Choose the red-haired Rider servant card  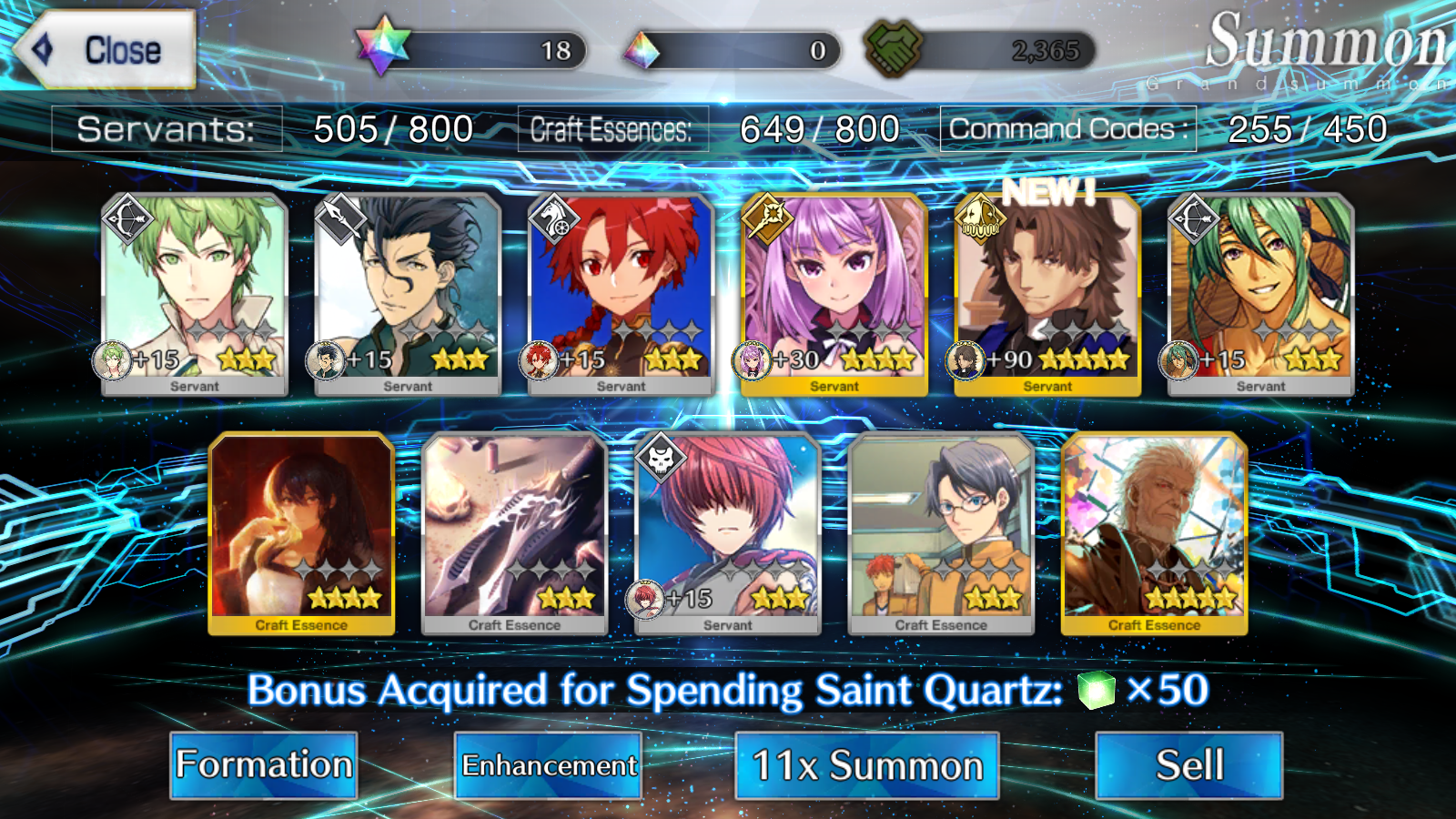pos(621,293)
